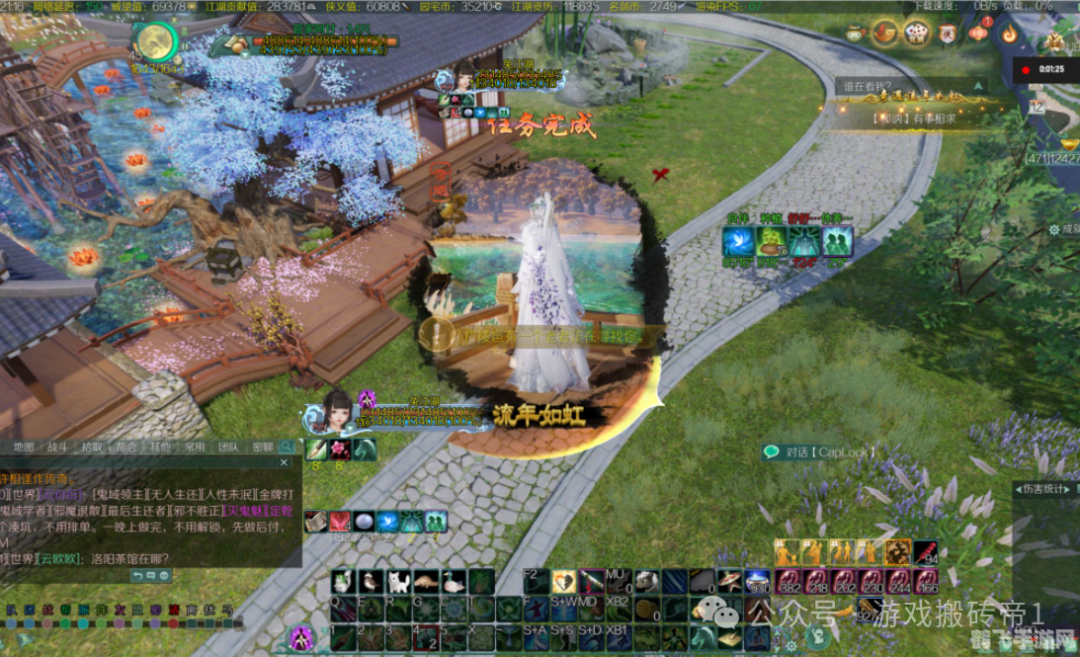Viewport: 1080px width, 657px height.
Task: Click the red skewer item with count 94
Action: click(925, 552)
